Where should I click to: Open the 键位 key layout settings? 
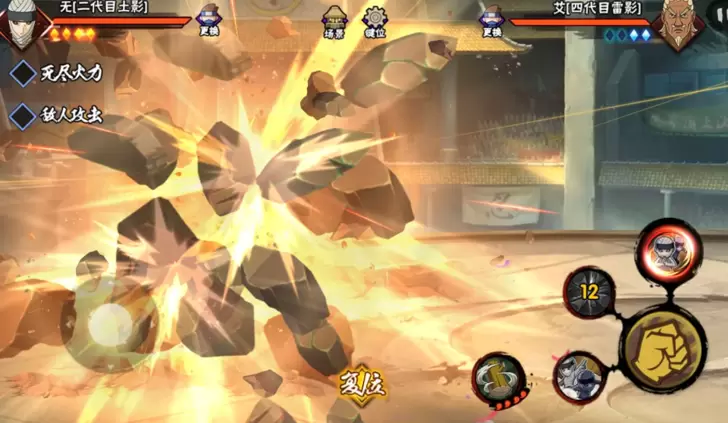tap(375, 22)
